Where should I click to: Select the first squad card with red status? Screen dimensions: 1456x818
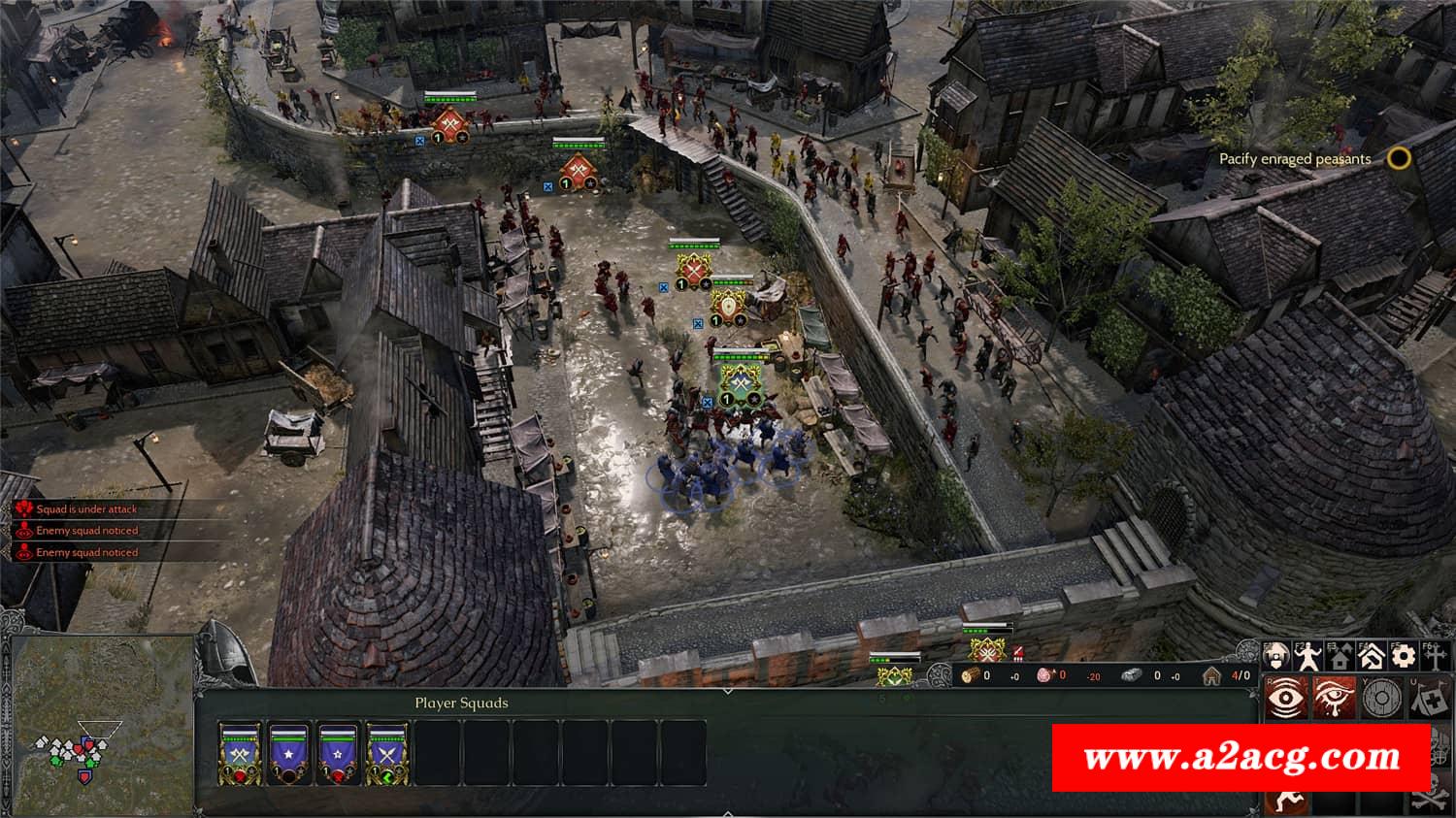[239, 753]
